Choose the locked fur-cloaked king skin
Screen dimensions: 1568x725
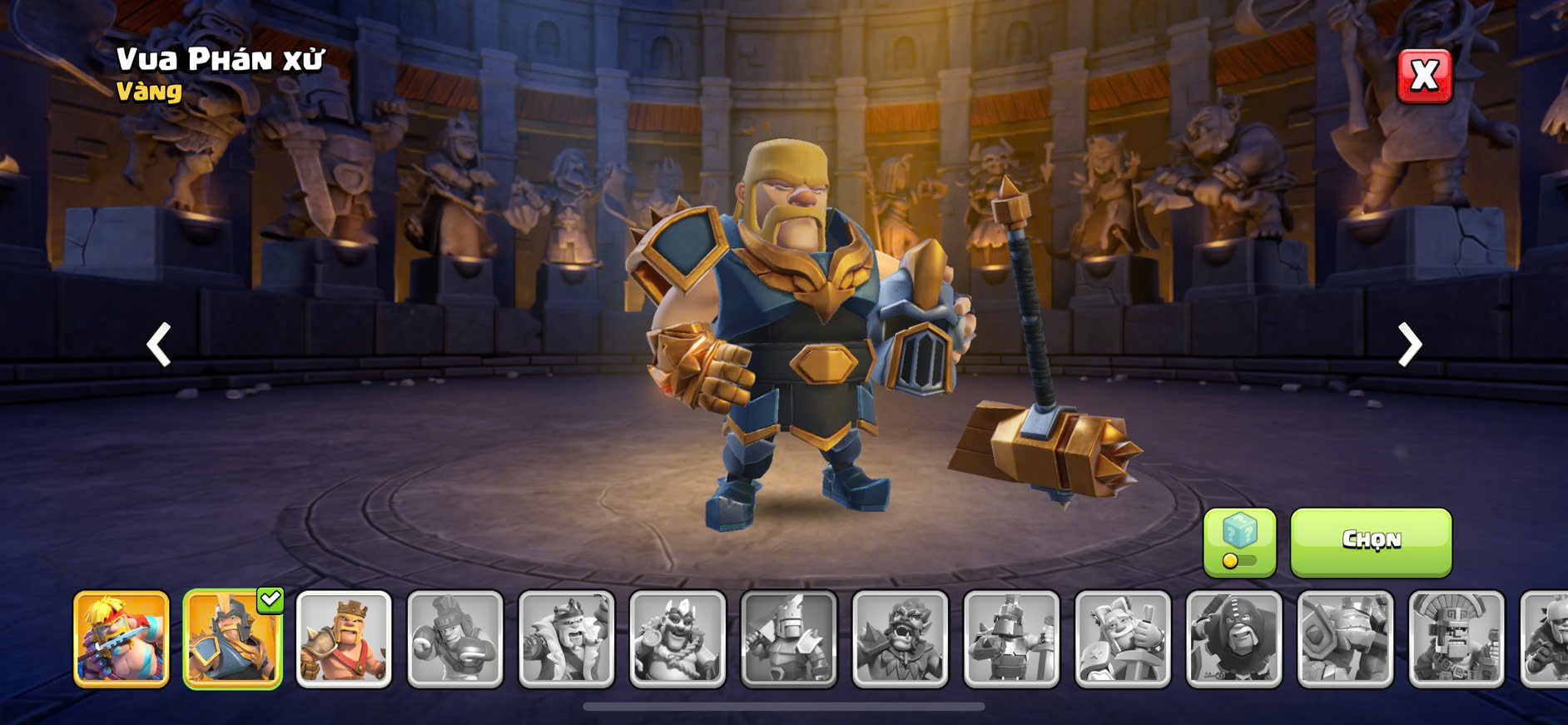pos(566,639)
